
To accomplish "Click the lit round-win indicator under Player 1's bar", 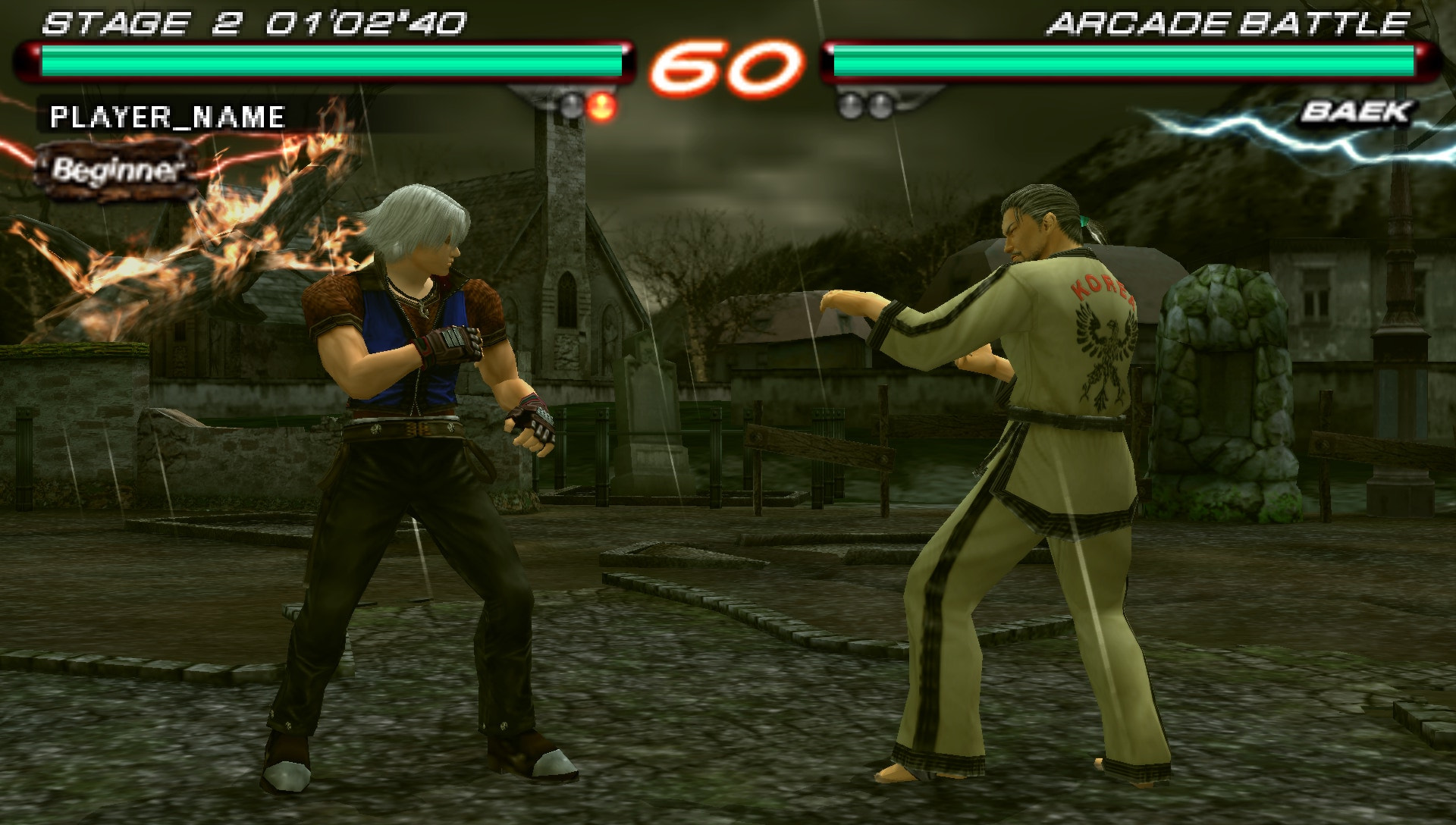I will 602,106.
